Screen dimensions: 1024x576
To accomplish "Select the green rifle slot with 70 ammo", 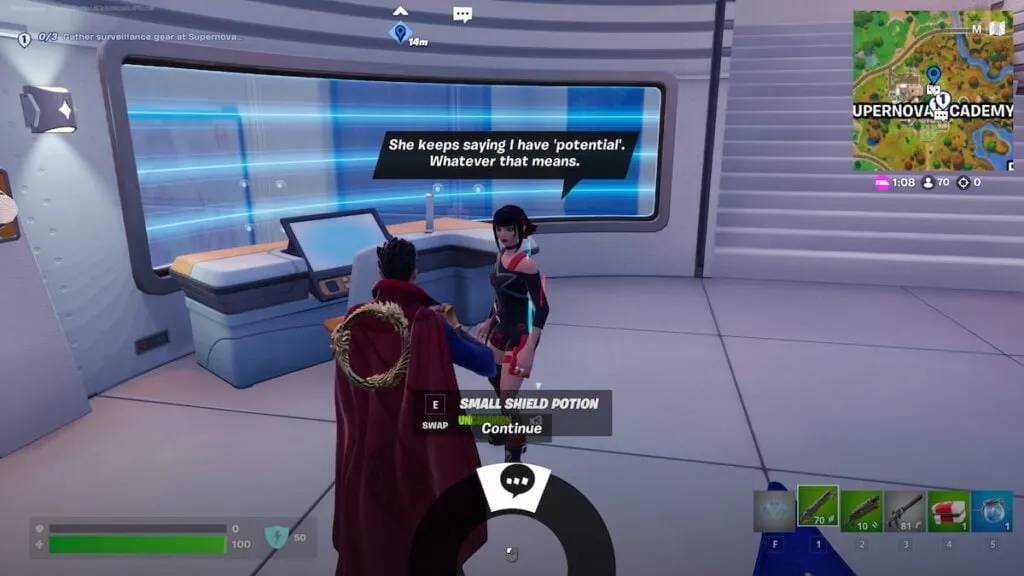I will click(x=818, y=510).
